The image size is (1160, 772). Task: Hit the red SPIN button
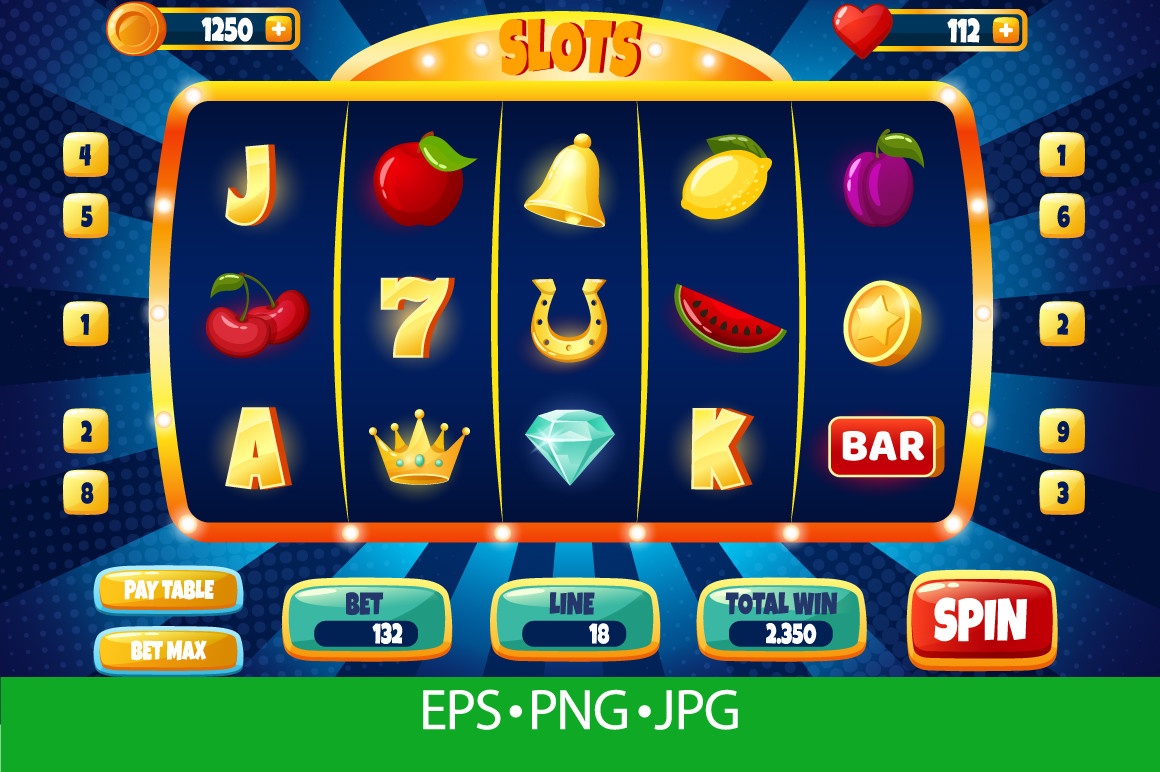click(x=981, y=620)
